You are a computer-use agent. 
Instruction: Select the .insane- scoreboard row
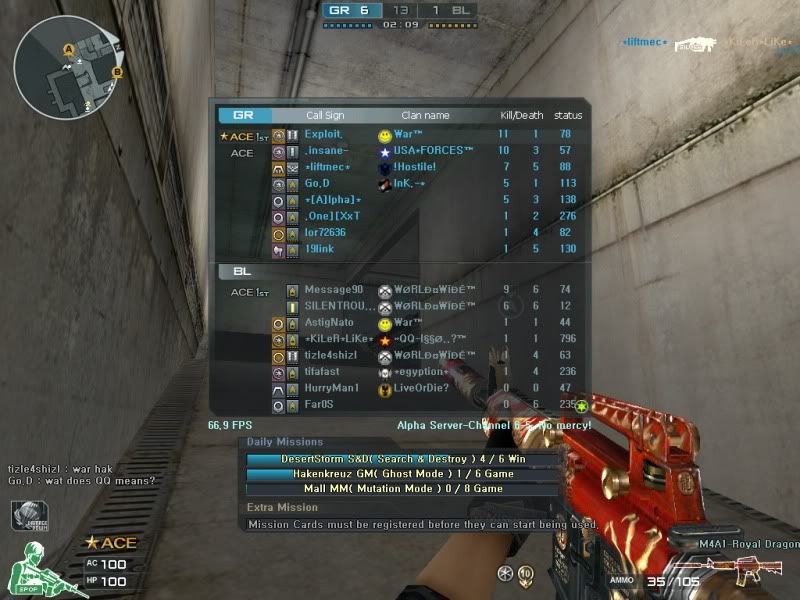326,151
